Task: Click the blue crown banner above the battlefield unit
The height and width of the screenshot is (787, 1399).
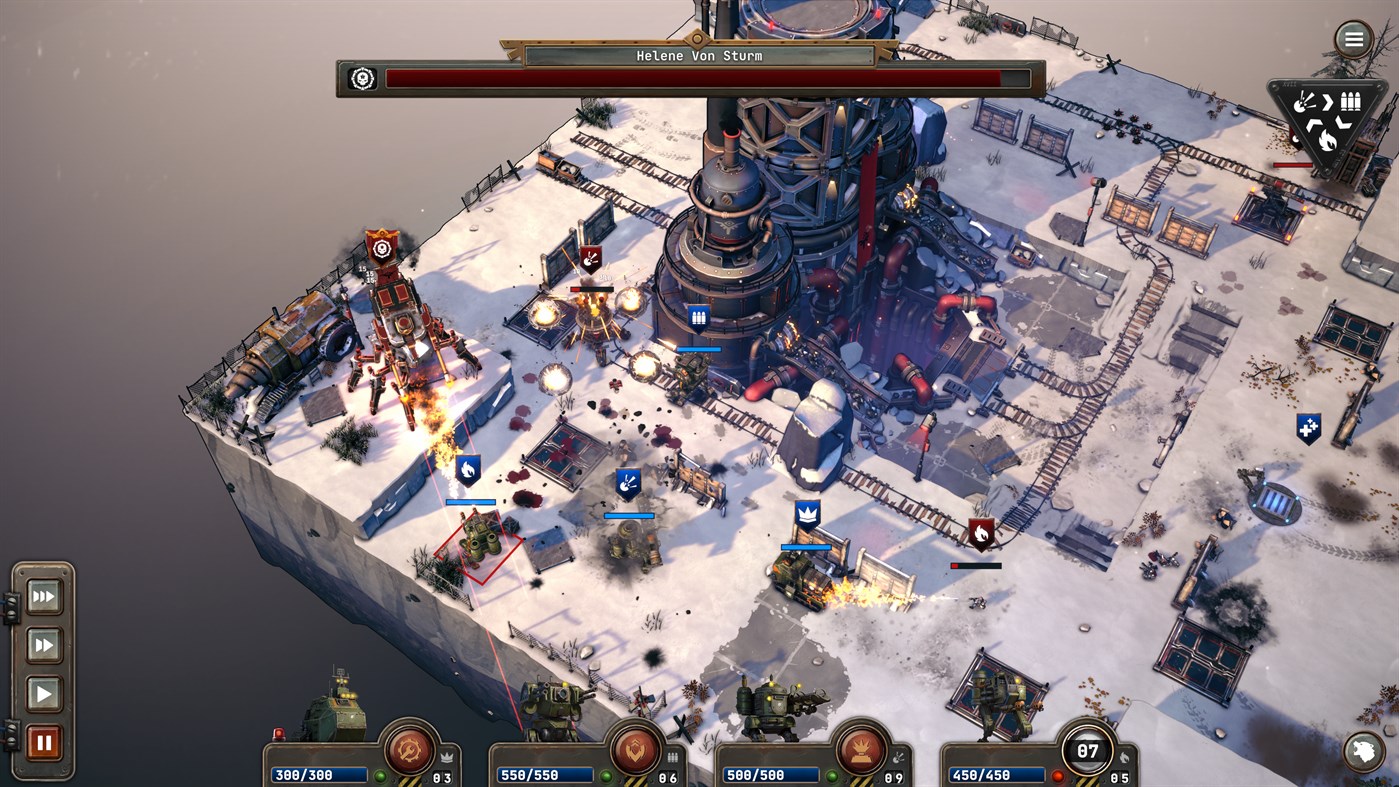Action: coord(806,513)
